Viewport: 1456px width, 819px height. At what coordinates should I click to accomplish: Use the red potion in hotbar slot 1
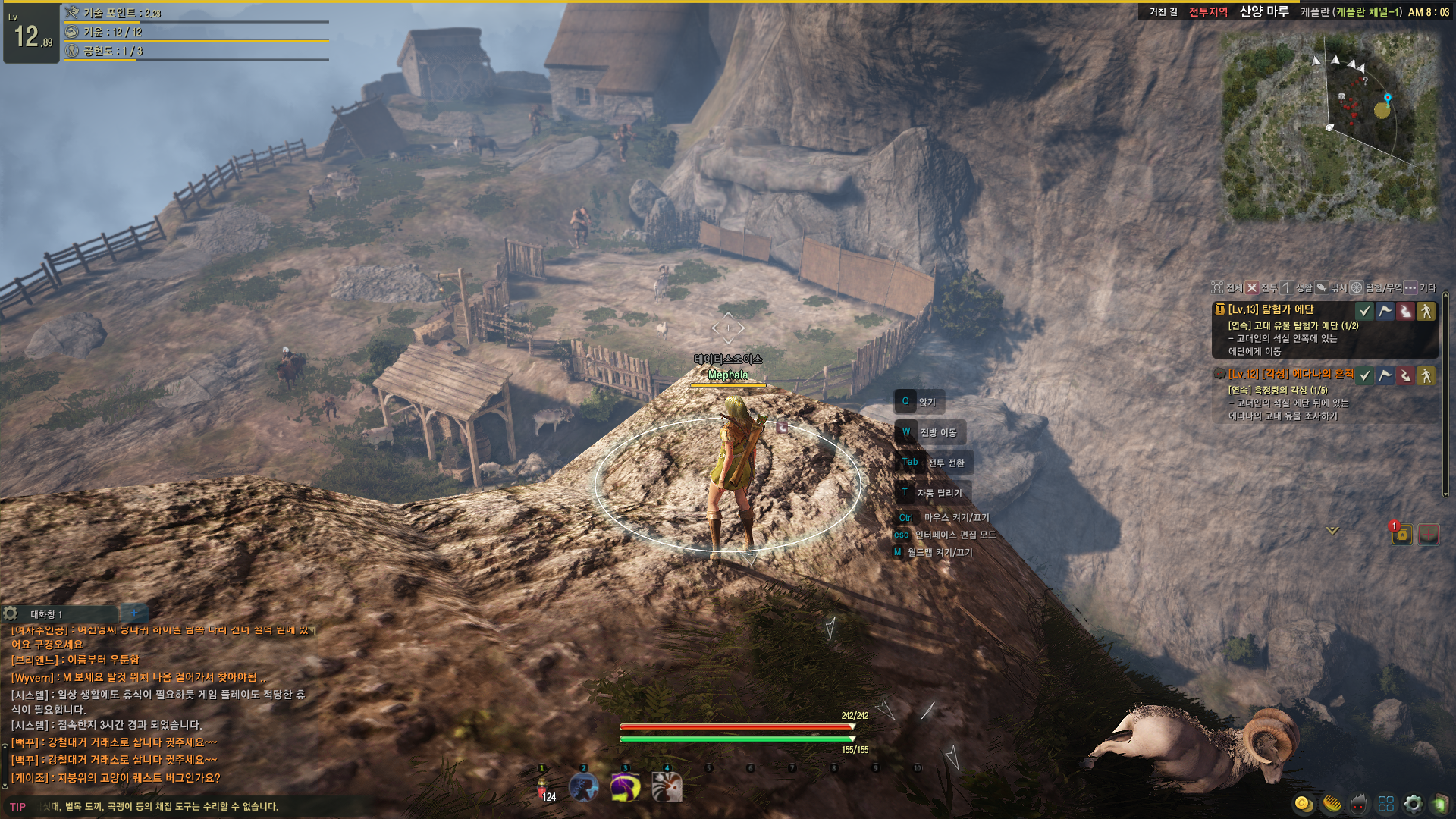click(x=543, y=789)
